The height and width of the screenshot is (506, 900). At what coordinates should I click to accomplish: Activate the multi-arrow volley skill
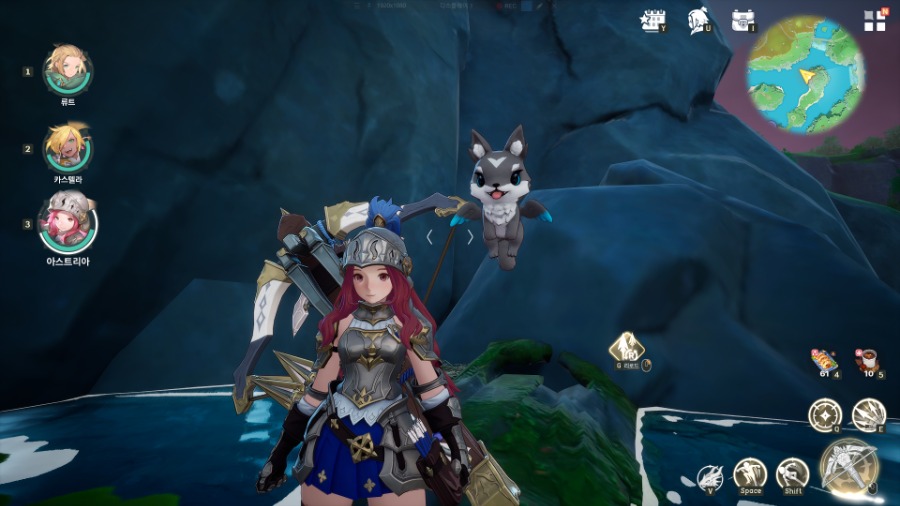[x=868, y=415]
